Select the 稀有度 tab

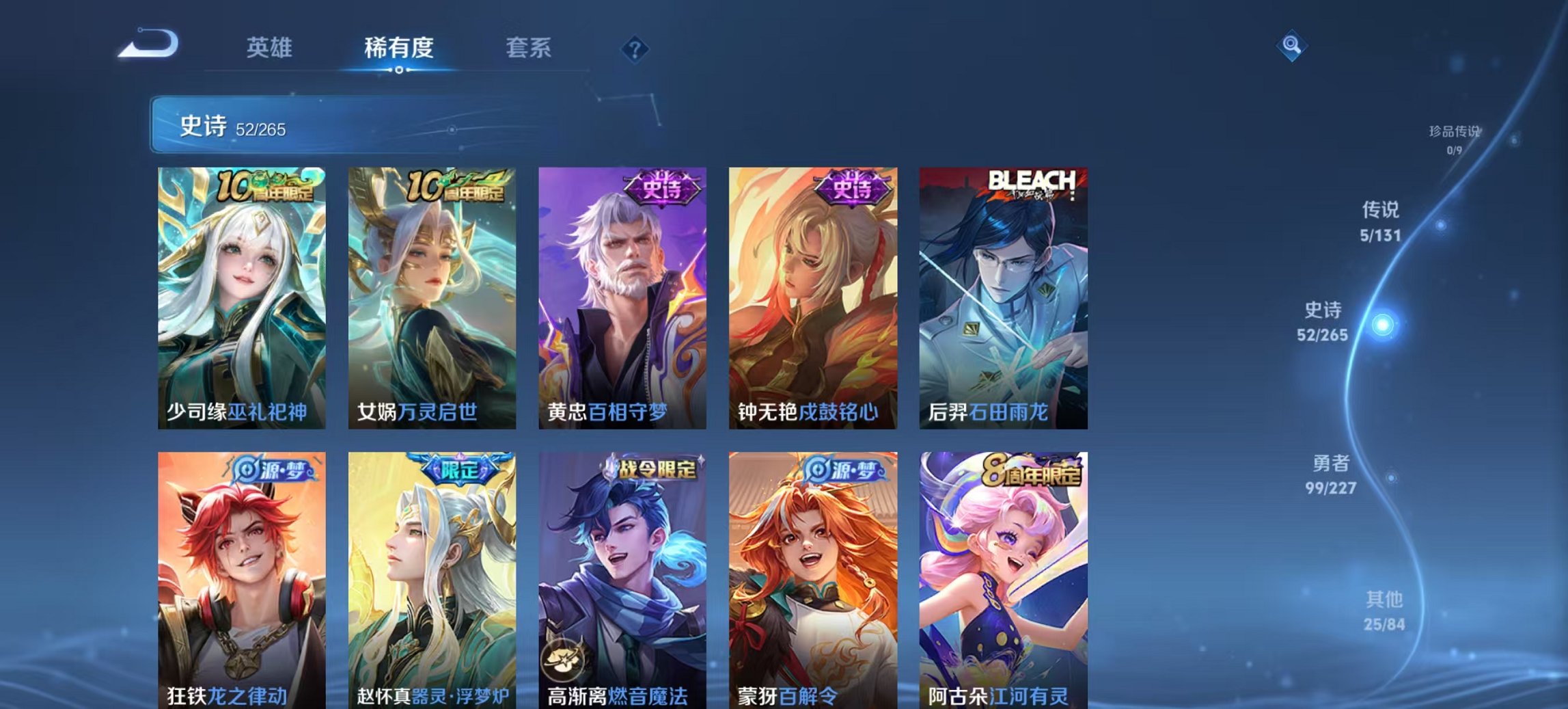400,48
